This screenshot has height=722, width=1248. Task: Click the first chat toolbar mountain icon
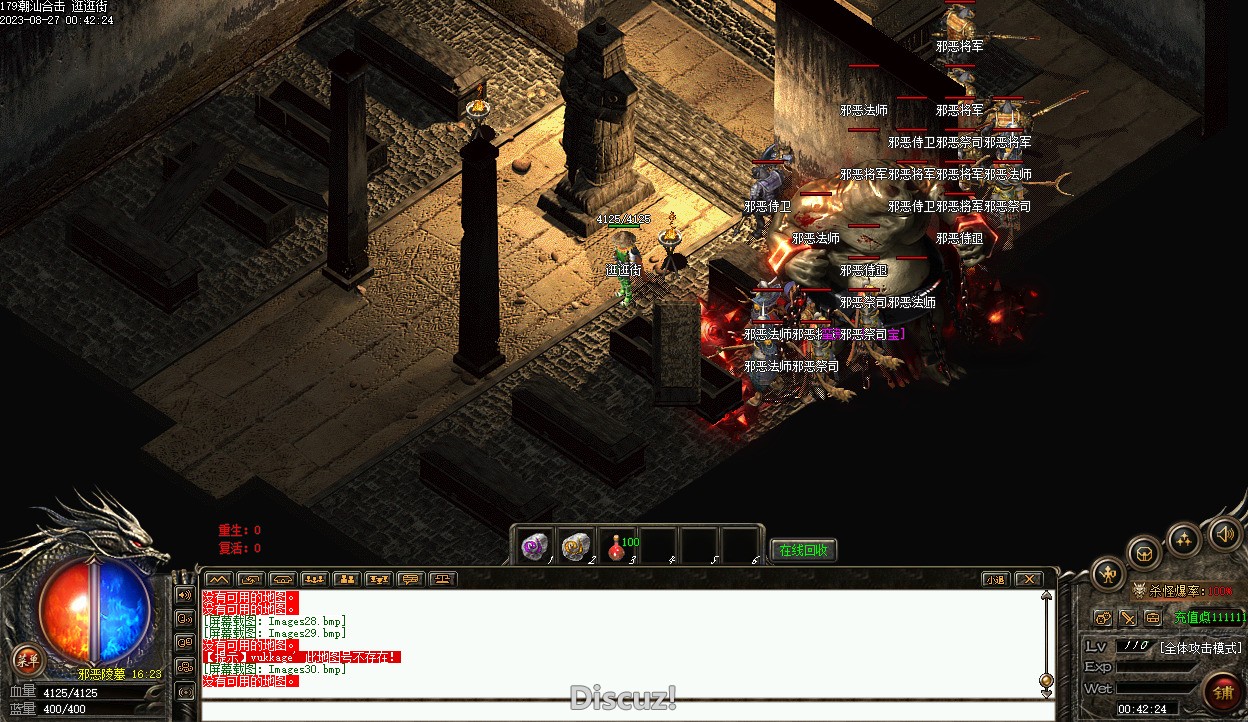click(x=218, y=579)
